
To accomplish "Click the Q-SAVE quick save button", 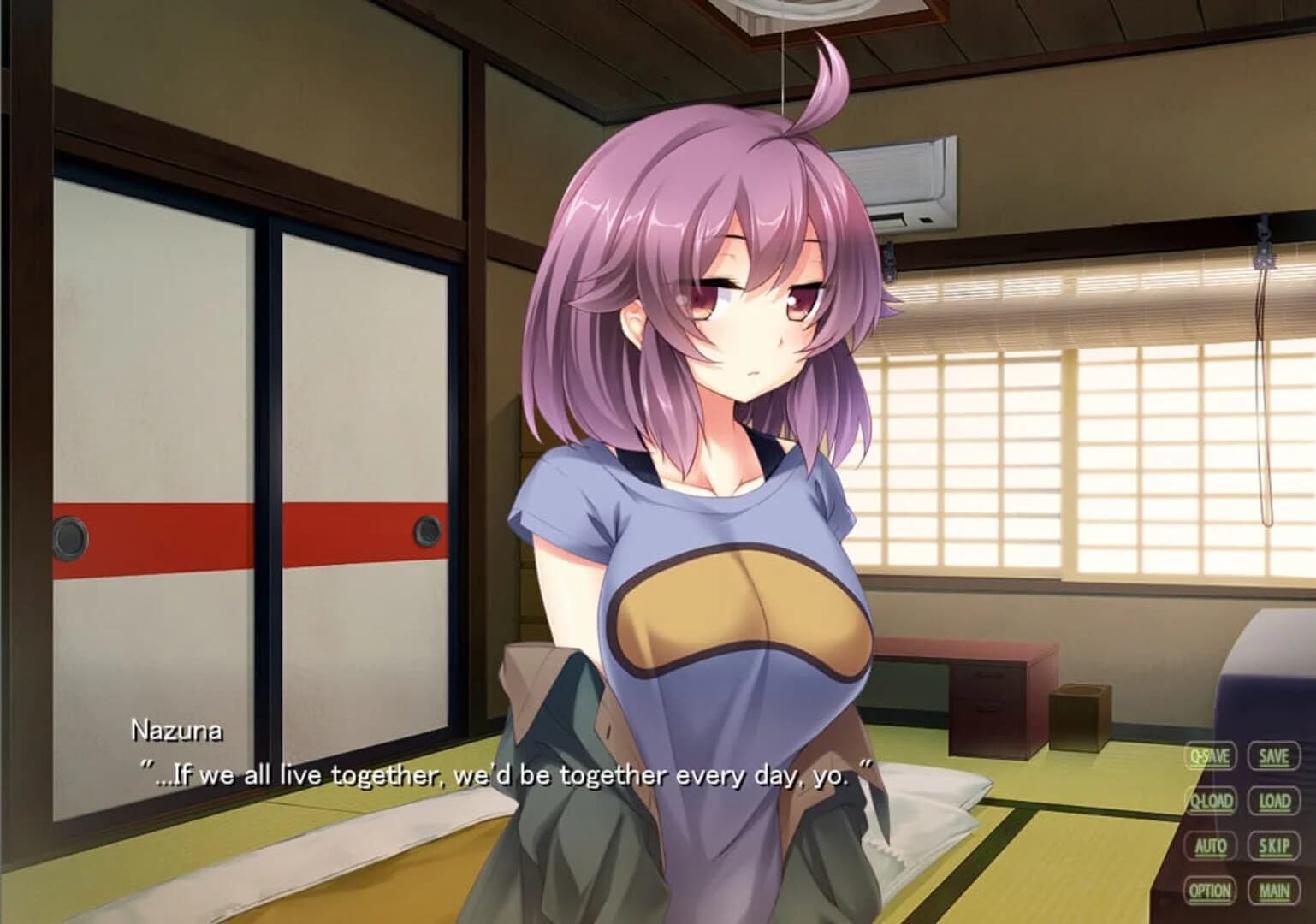I will (x=1210, y=757).
